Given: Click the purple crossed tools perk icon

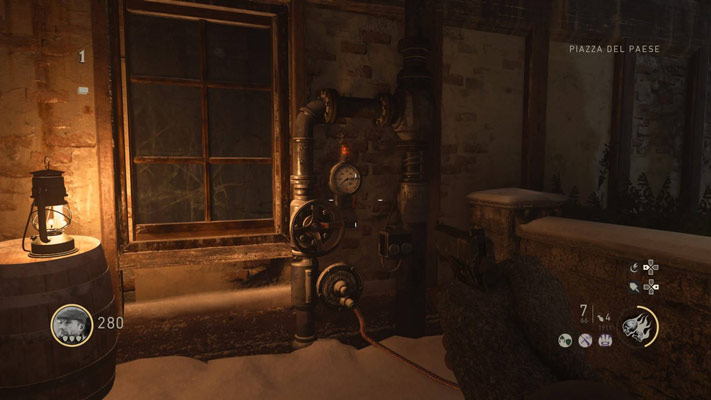Looking at the screenshot, I should coord(585,341).
